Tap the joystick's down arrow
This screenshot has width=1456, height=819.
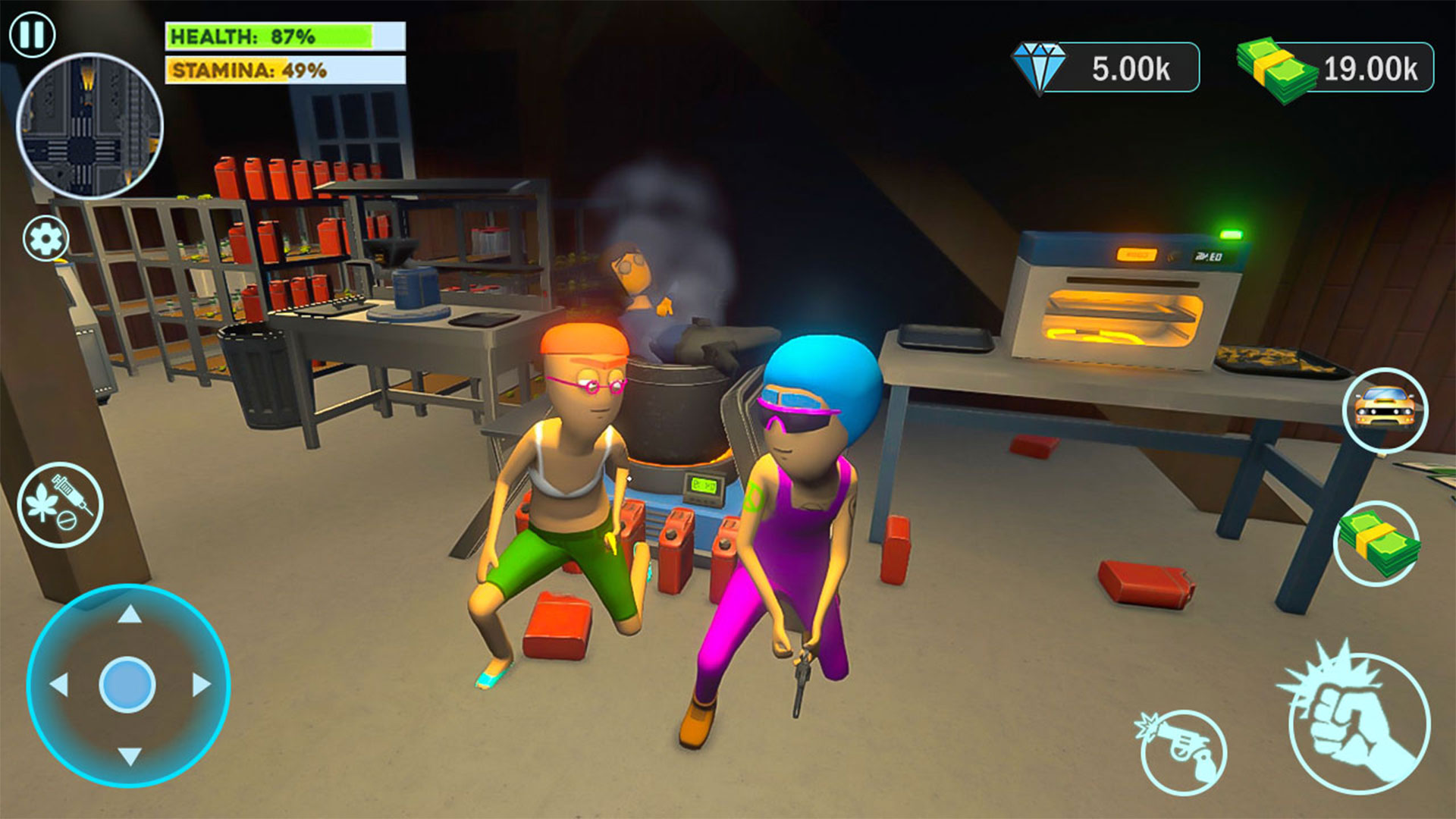click(130, 755)
